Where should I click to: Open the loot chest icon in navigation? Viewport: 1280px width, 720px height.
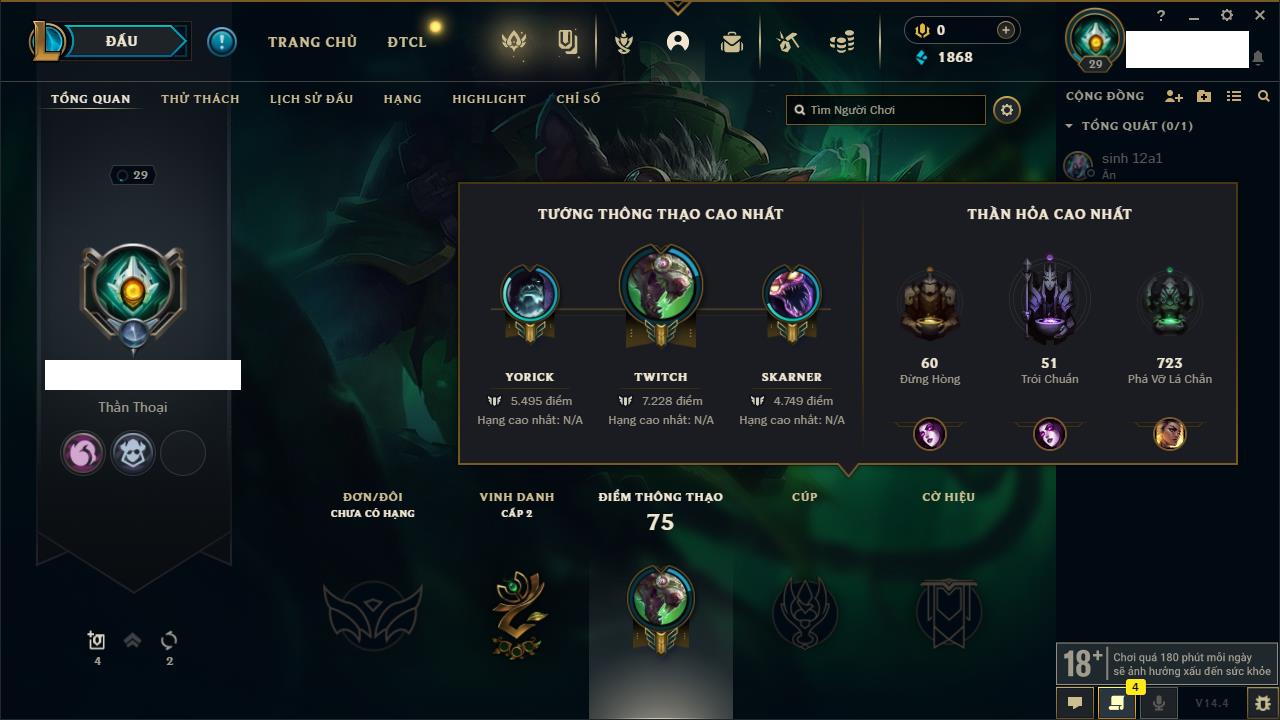pyautogui.click(x=731, y=42)
